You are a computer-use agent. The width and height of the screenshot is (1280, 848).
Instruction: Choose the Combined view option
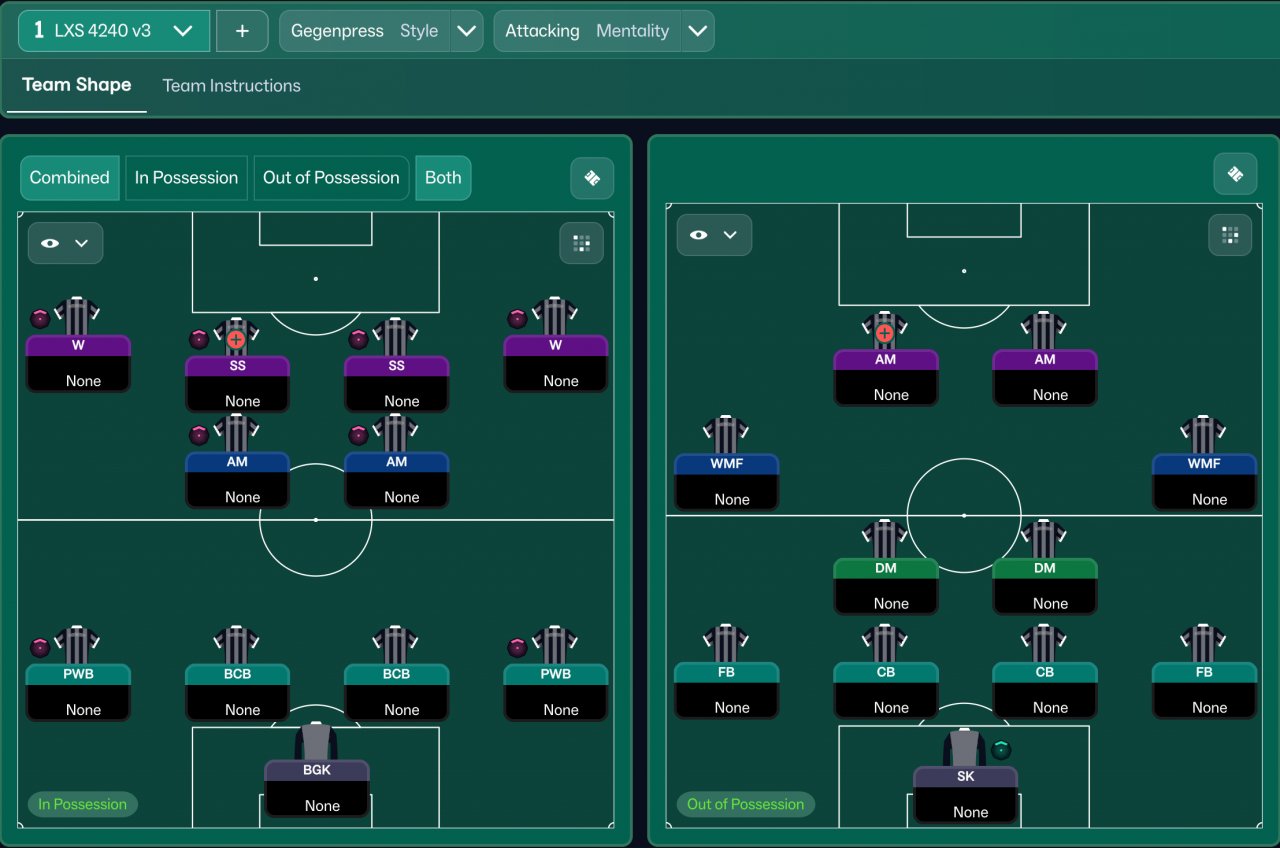[x=69, y=178]
